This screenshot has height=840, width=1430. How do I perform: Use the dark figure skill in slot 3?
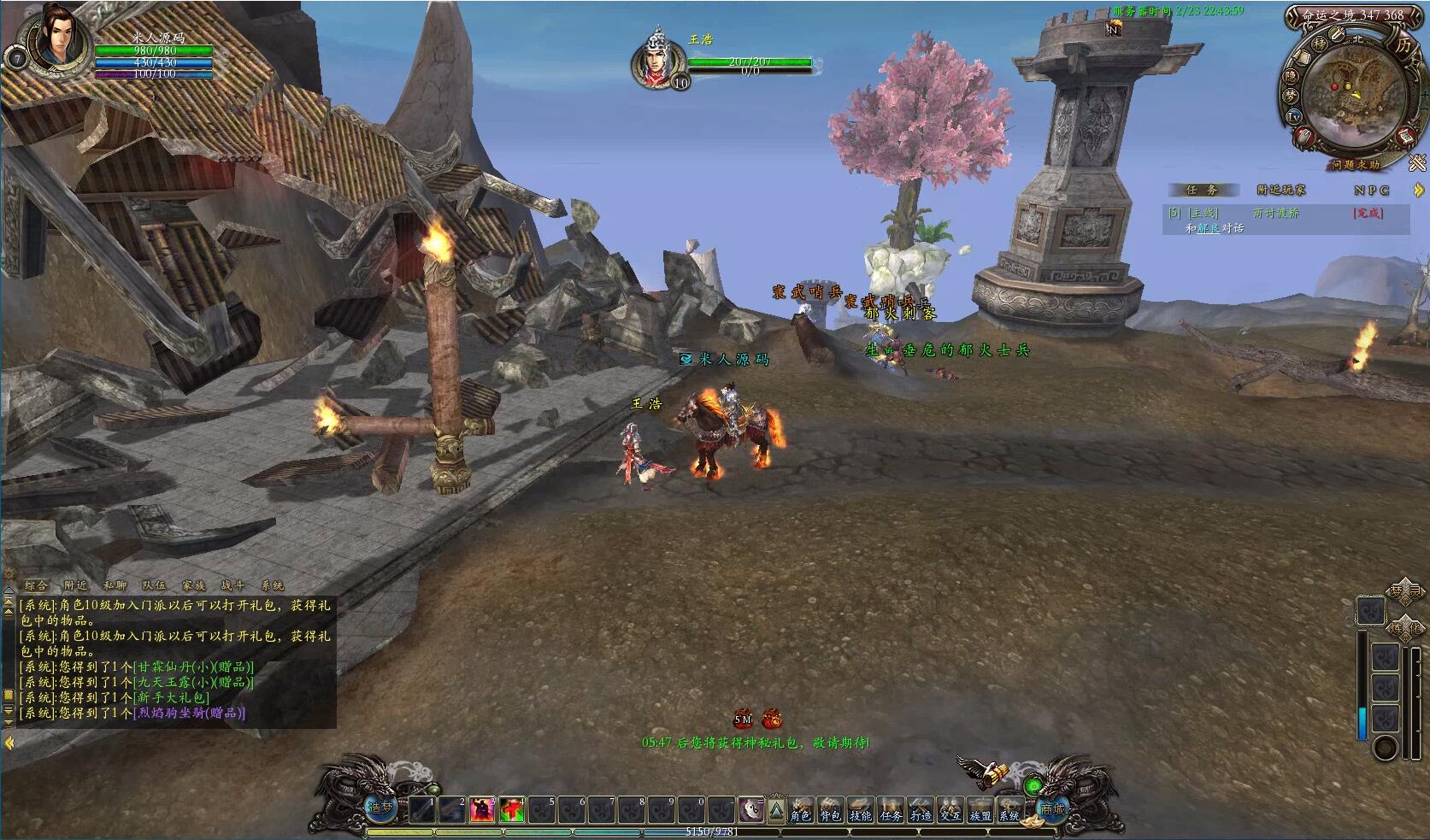click(x=481, y=809)
